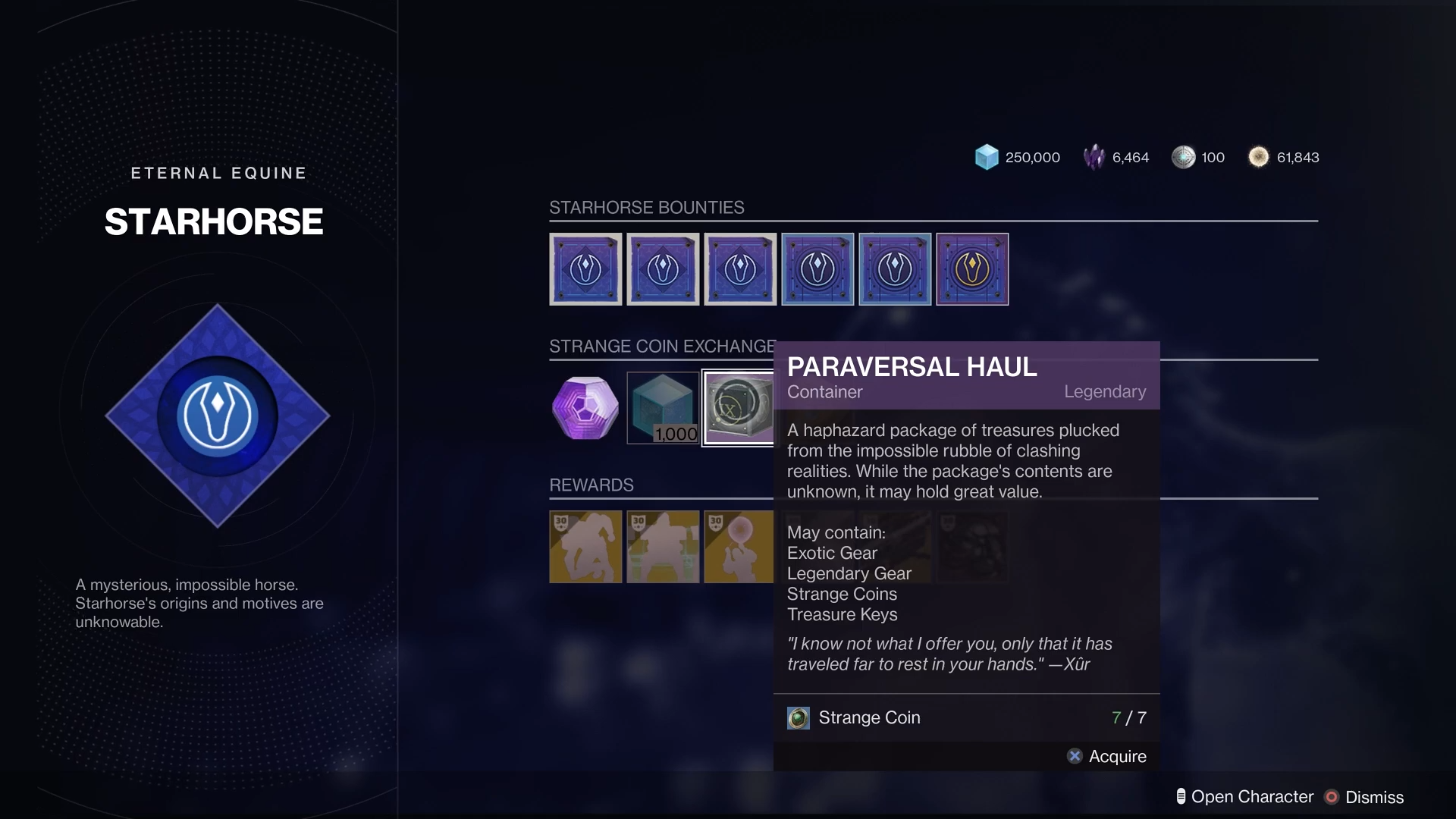Open Character from the footer
This screenshot has height=819, width=1456.
(1244, 797)
